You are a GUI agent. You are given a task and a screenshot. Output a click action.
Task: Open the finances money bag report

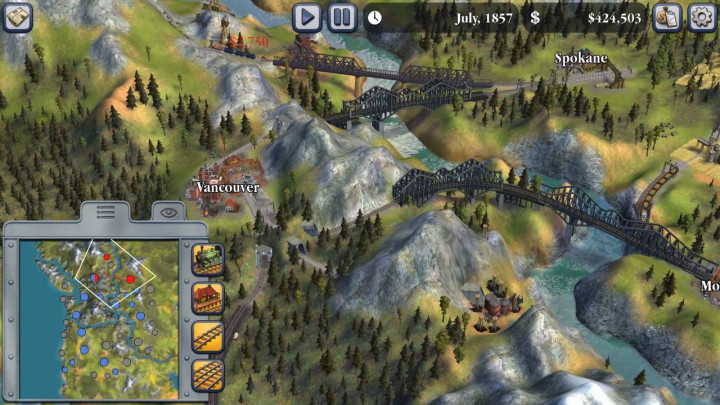click(666, 17)
